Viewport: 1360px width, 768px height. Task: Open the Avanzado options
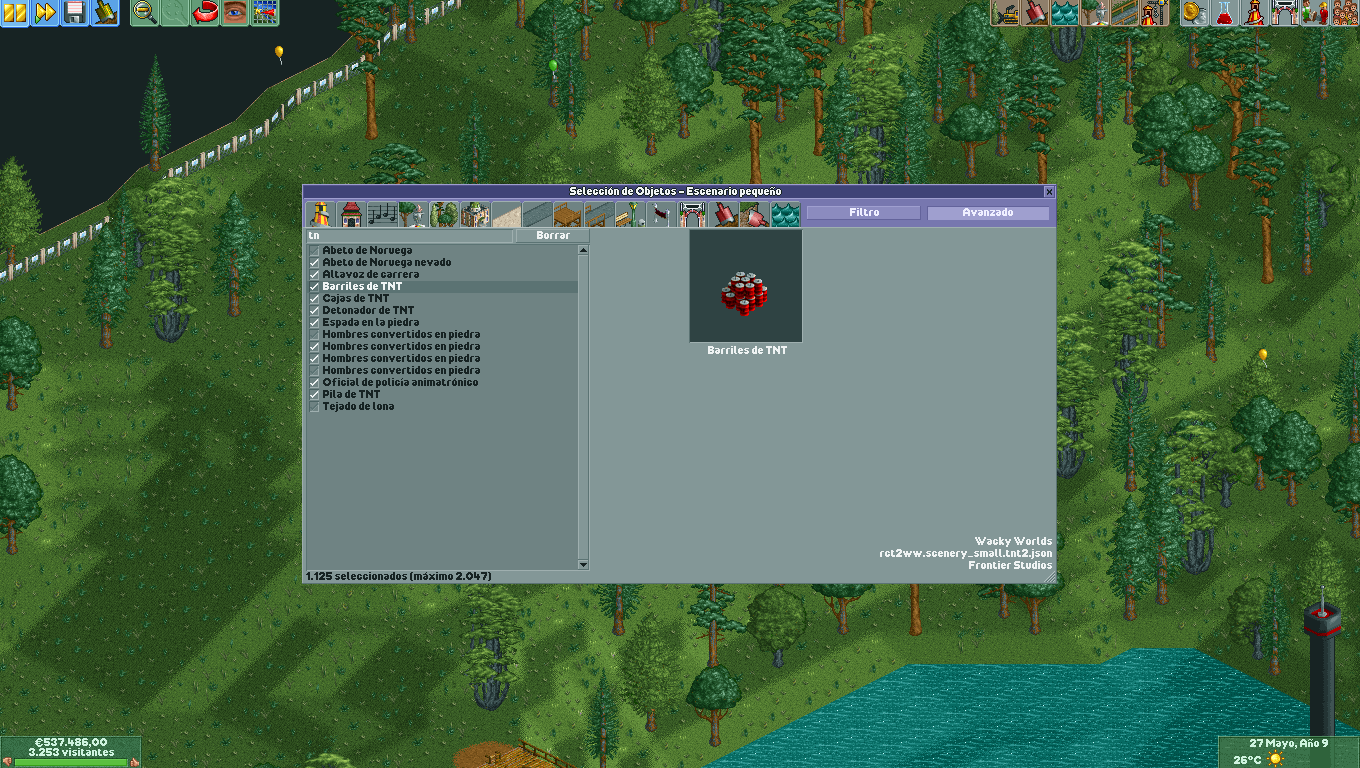tap(988, 212)
